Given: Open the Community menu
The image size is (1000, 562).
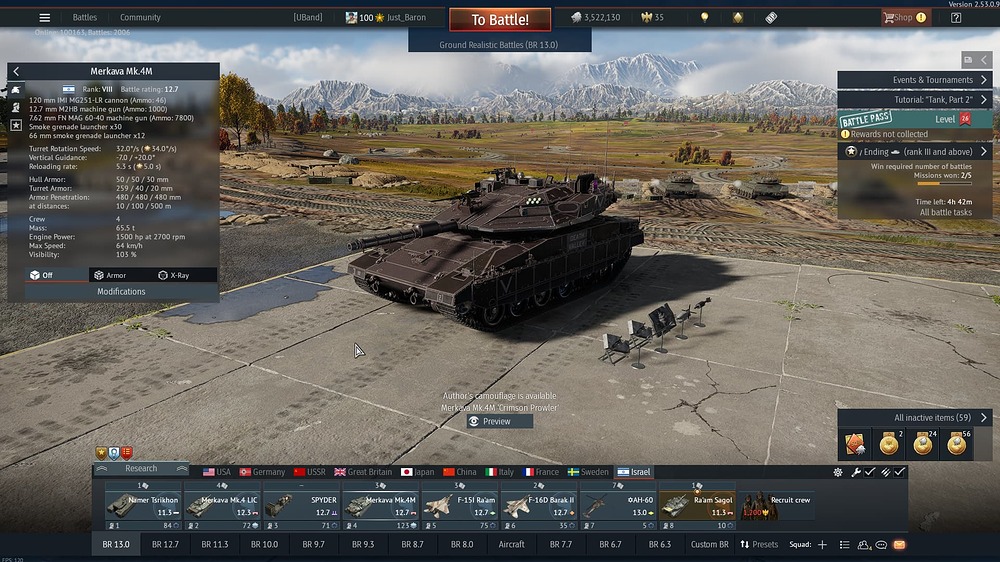Looking at the screenshot, I should (140, 17).
